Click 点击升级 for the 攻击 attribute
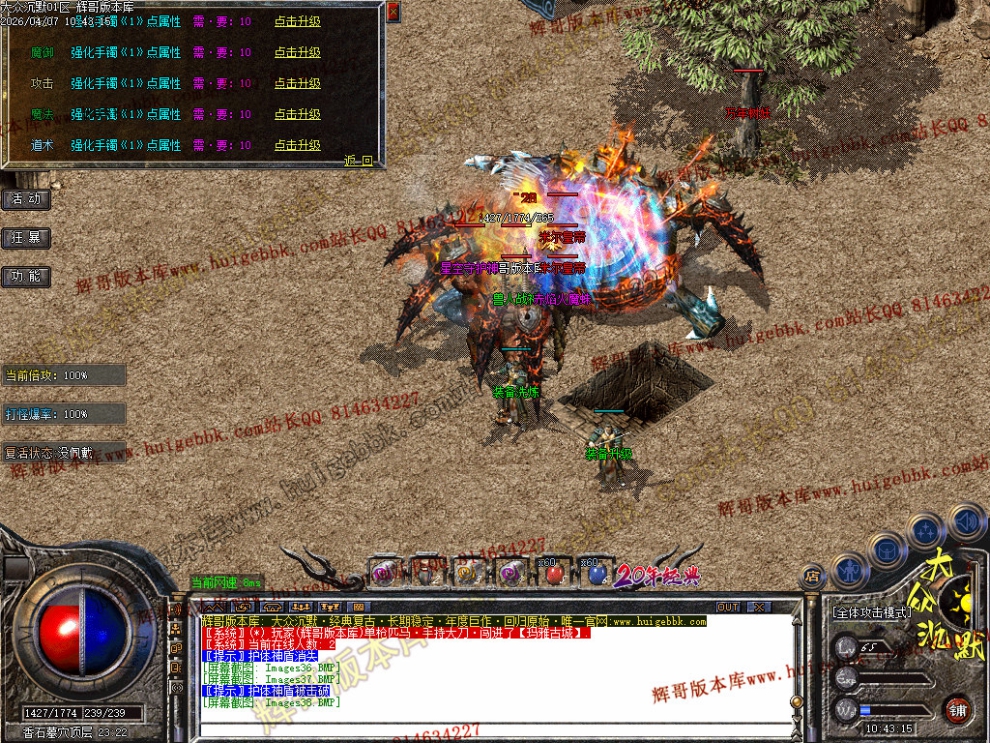 (298, 83)
